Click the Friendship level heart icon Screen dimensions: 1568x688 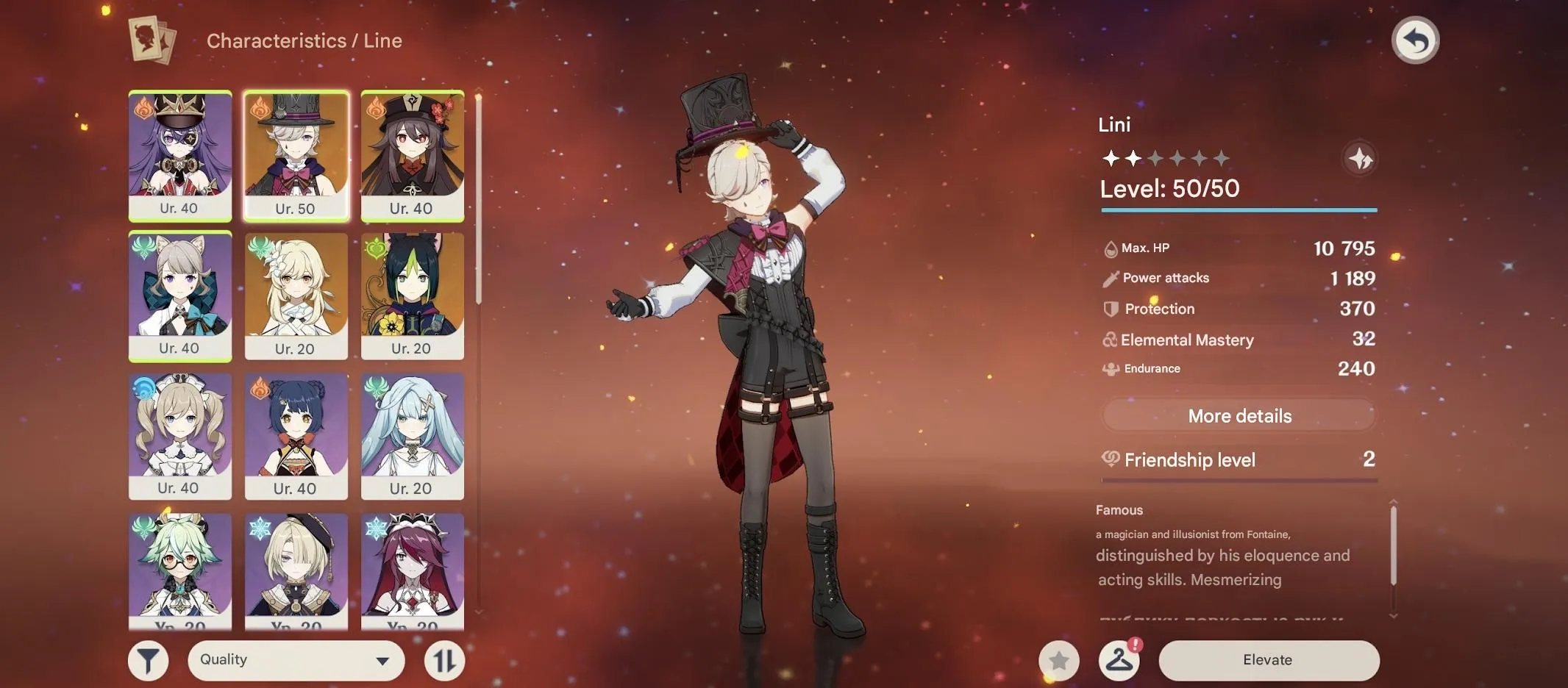(1112, 459)
